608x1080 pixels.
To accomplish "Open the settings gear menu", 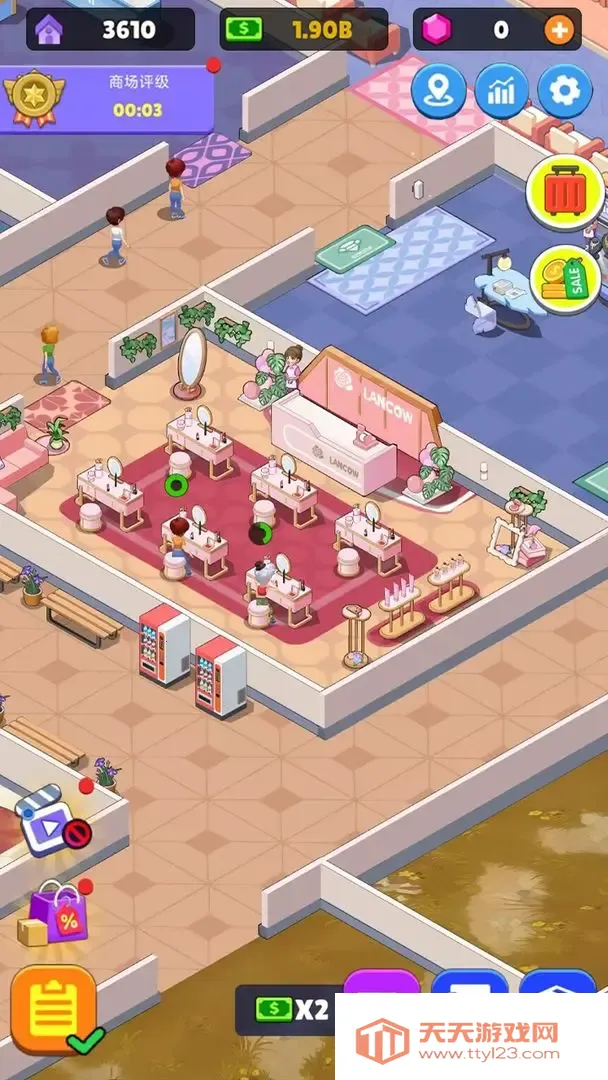I will [x=565, y=92].
